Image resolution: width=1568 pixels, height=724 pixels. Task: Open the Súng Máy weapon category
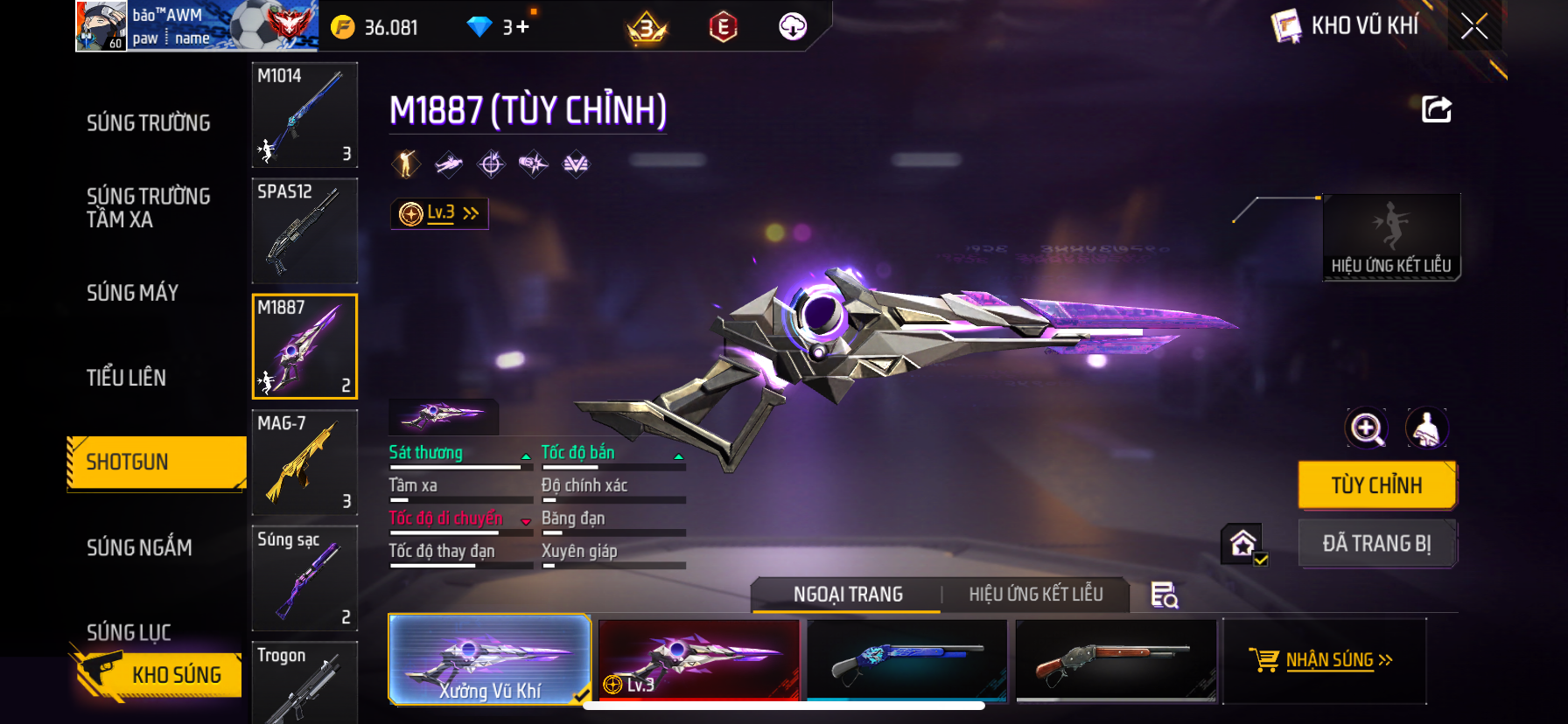point(132,293)
